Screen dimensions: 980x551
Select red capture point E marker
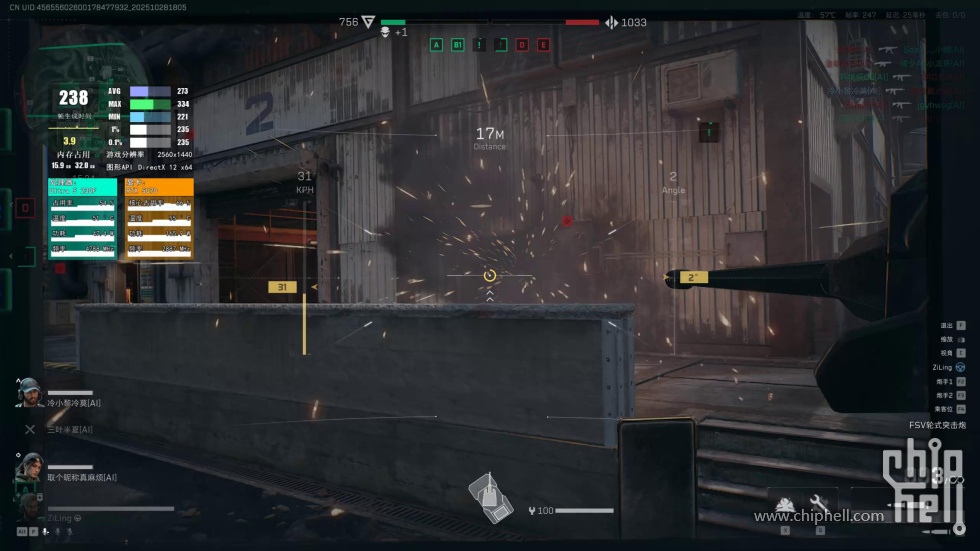544,44
